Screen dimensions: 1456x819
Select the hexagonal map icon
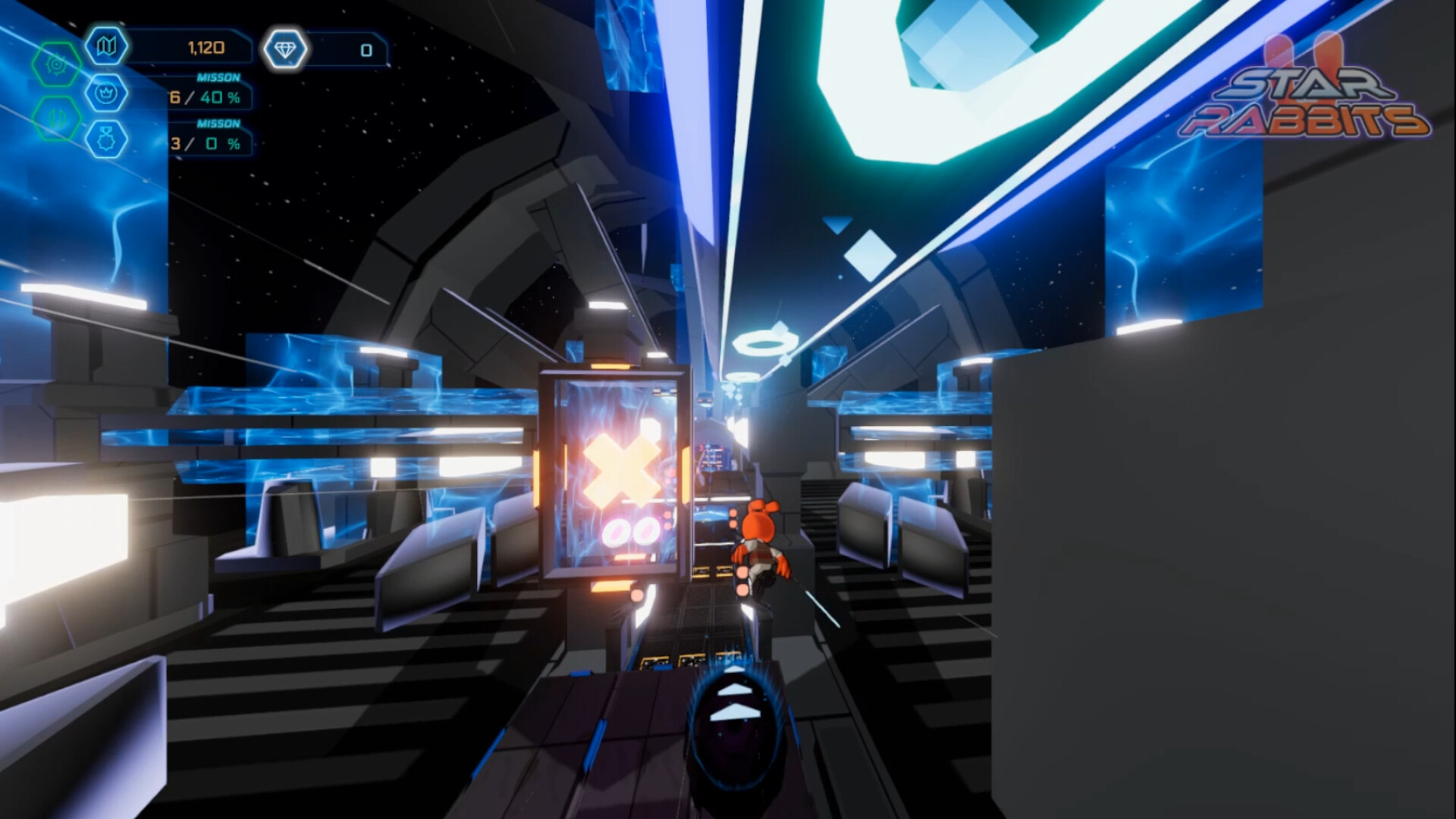click(106, 46)
